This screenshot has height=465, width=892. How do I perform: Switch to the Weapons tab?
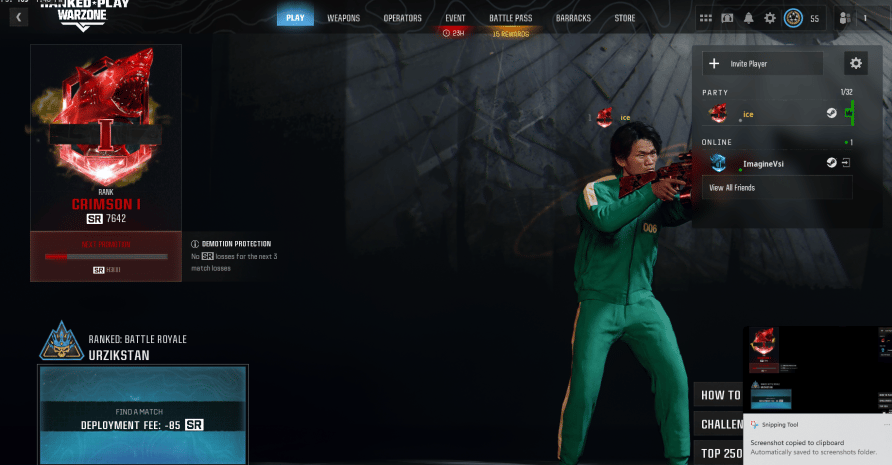343,18
